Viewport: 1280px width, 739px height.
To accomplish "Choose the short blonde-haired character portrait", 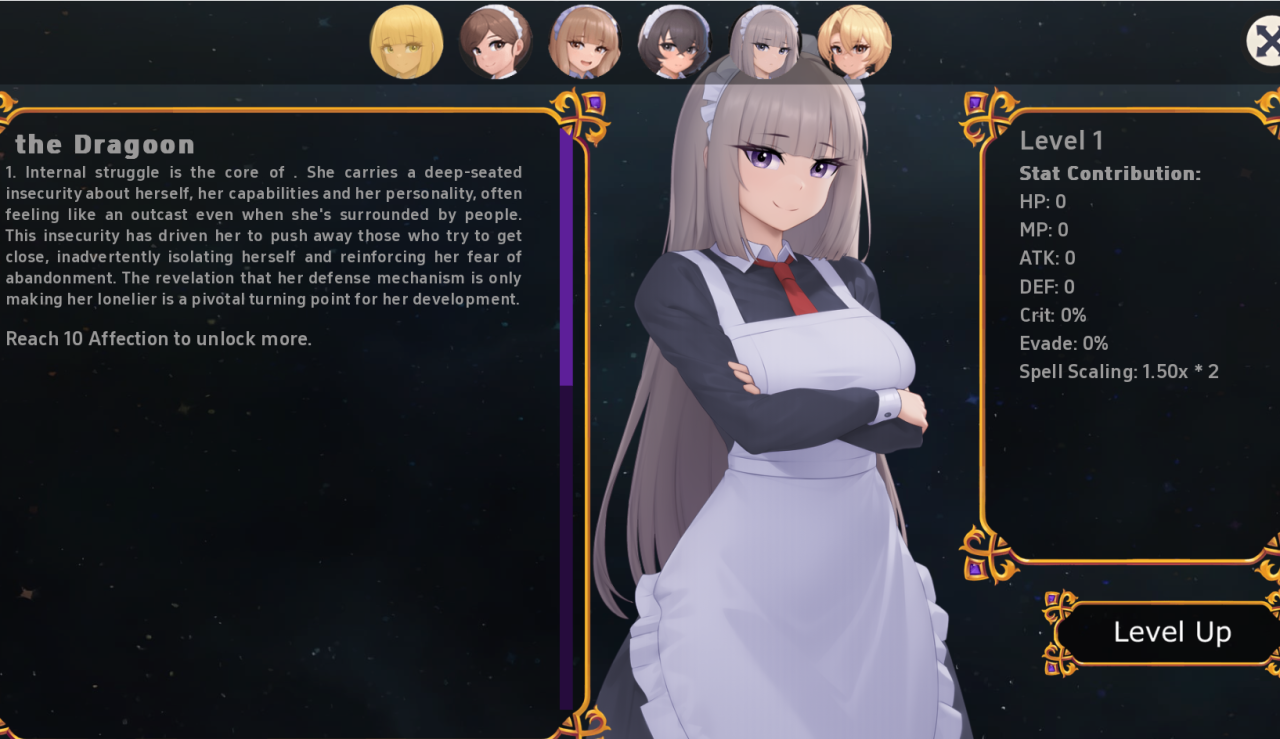I will 854,42.
